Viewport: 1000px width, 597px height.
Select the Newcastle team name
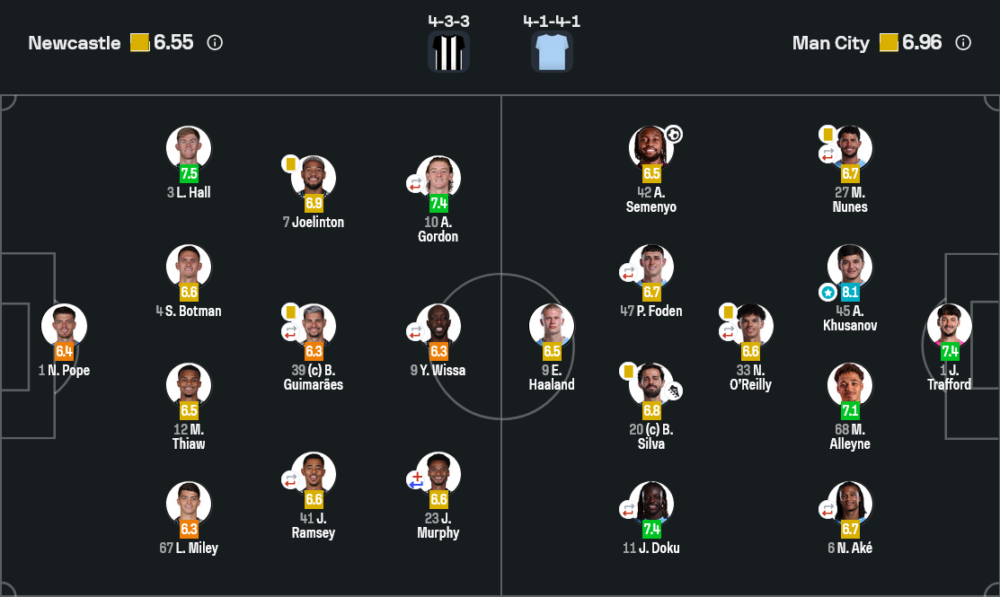[74, 43]
